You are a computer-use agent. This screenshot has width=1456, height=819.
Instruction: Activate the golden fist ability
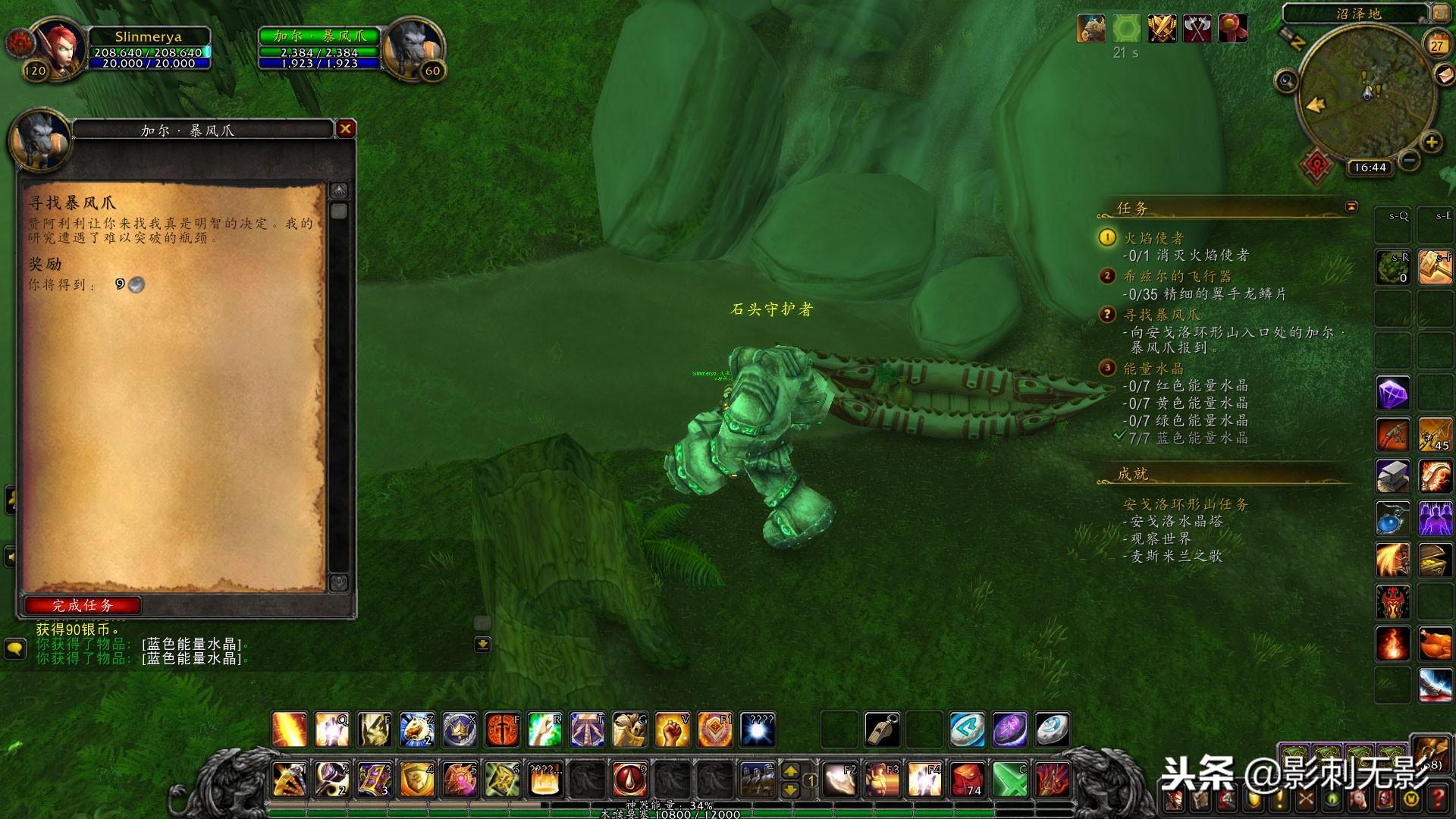tap(671, 730)
